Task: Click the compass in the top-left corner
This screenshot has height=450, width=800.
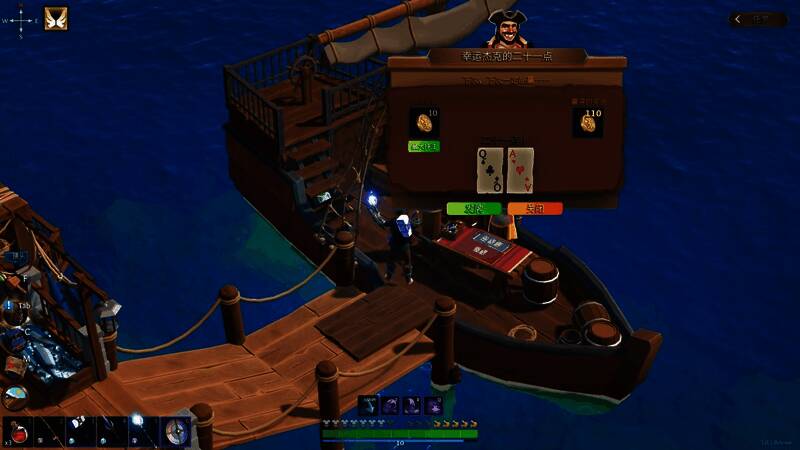Action: [21, 20]
